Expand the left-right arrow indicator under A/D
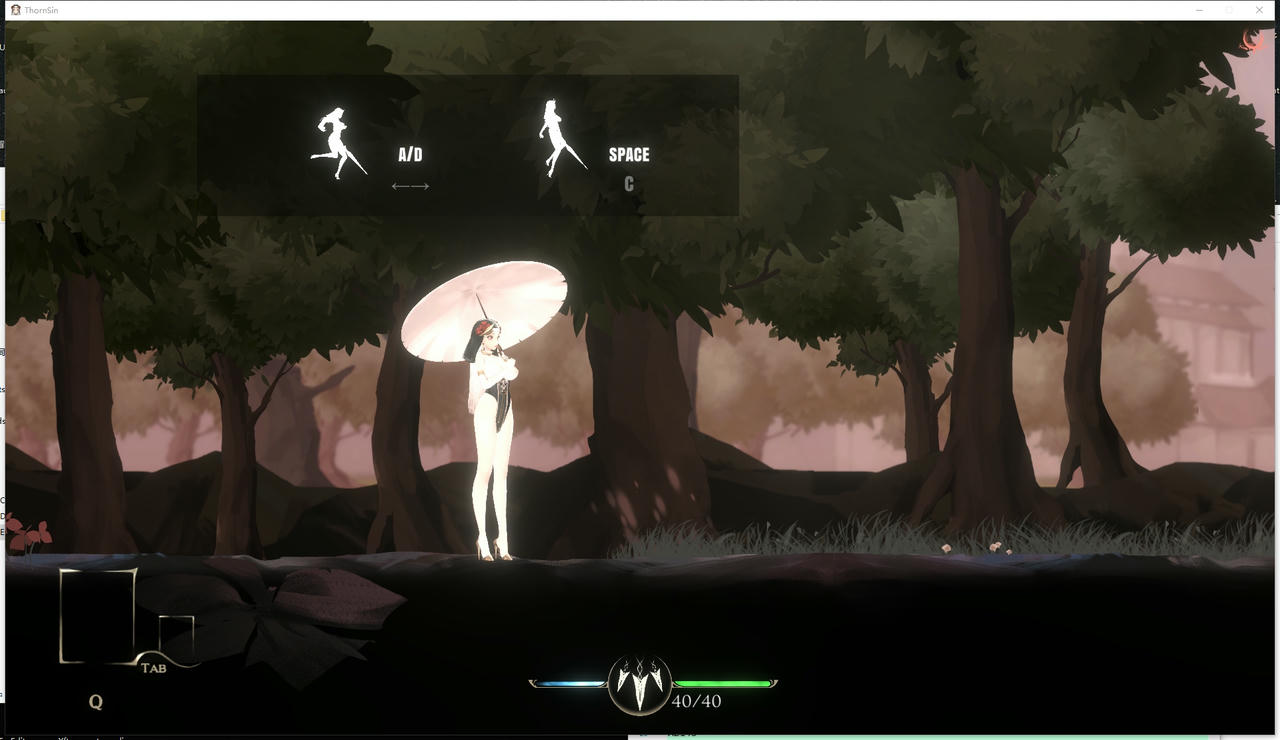1280x740 pixels. pyautogui.click(x=410, y=185)
